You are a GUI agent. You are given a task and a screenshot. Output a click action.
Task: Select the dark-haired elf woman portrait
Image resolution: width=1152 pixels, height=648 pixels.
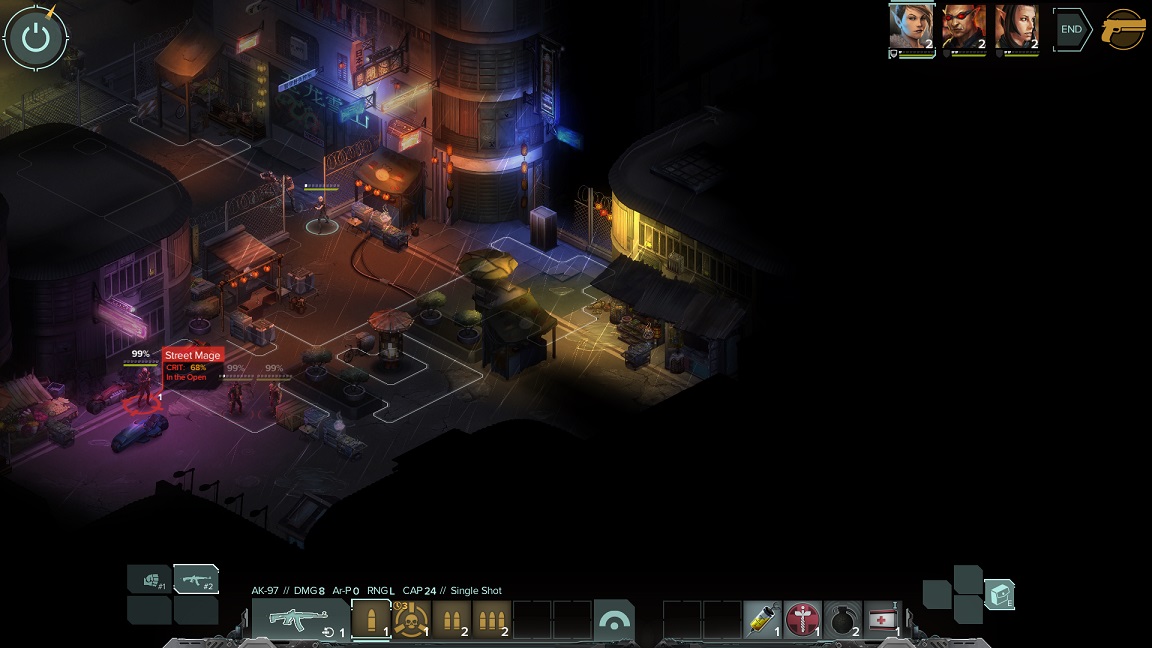click(x=1017, y=27)
